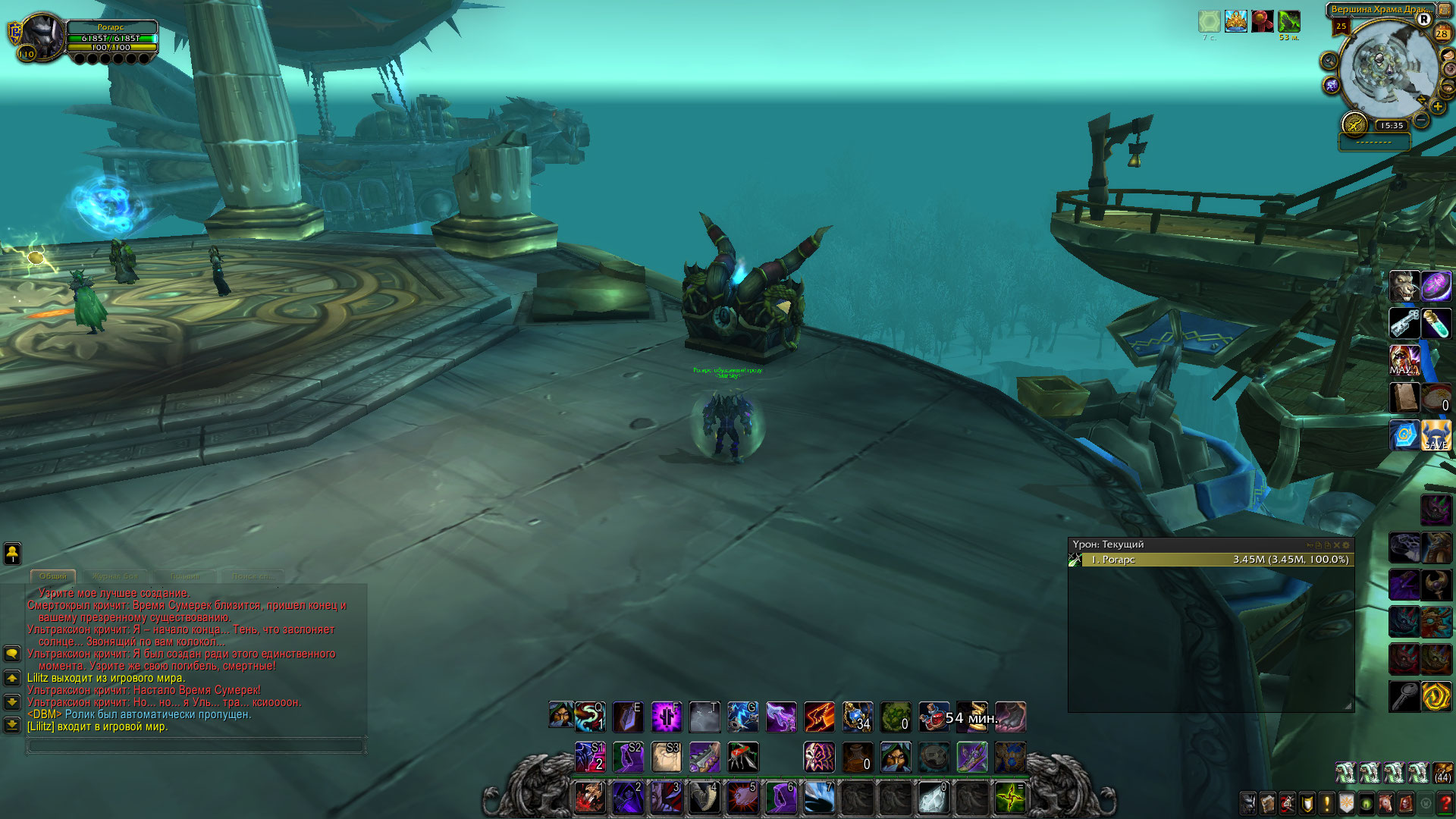Jump chat to the bottom
1456x819 pixels.
pos(12,725)
